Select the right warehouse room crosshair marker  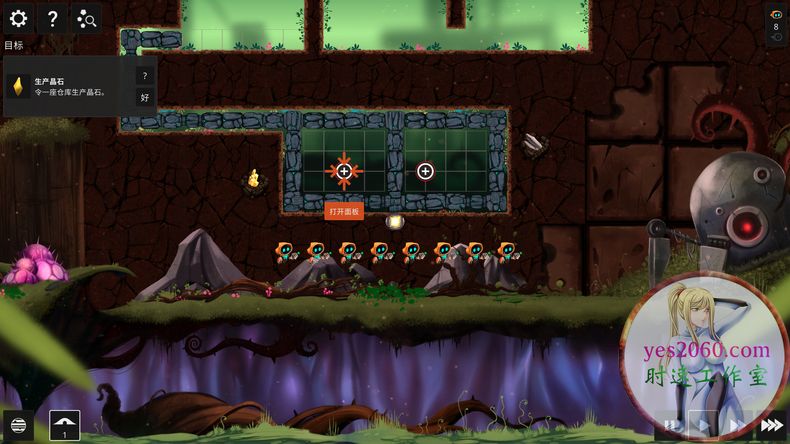pyautogui.click(x=425, y=172)
